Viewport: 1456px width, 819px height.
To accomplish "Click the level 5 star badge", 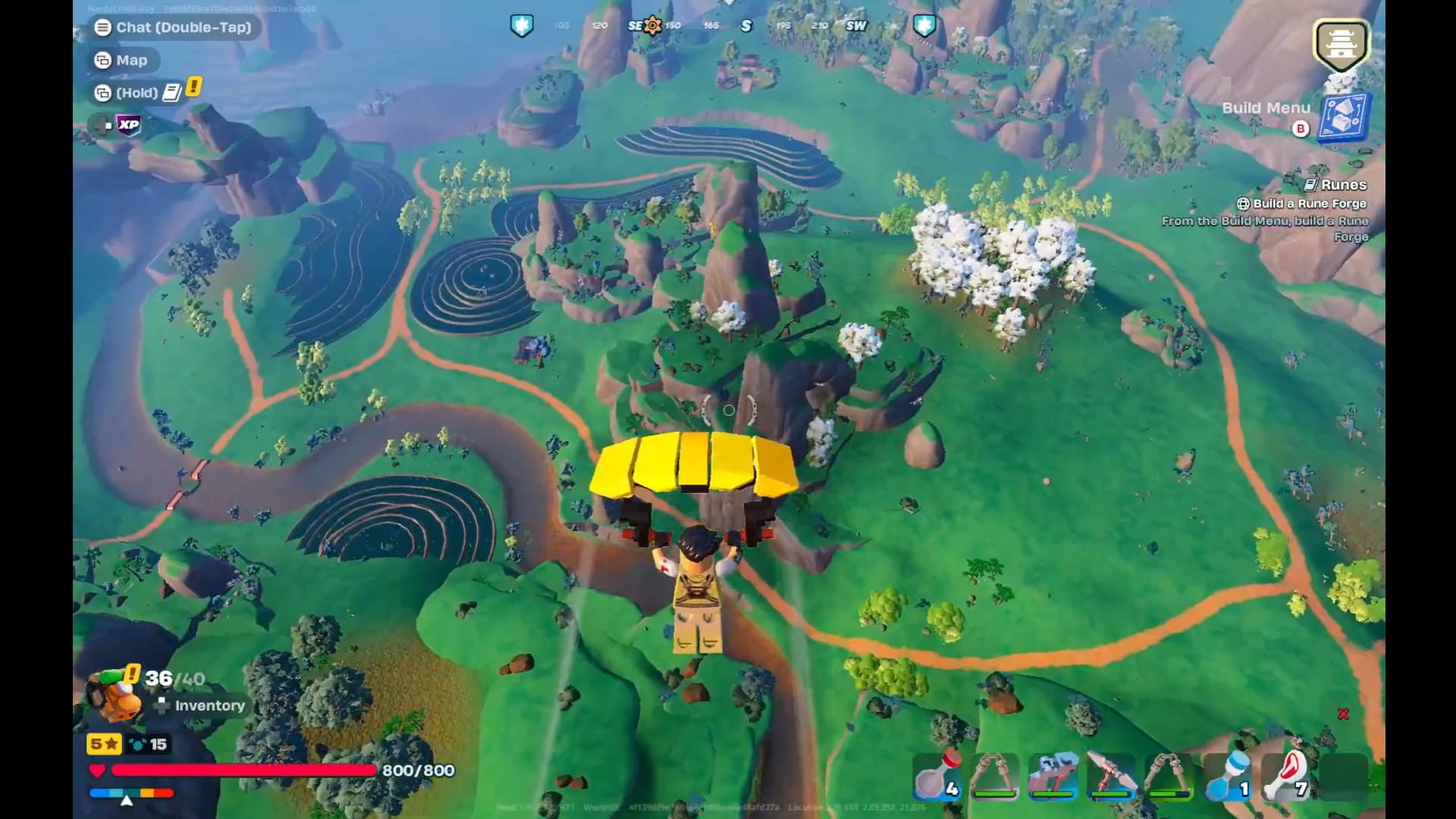I will (104, 744).
